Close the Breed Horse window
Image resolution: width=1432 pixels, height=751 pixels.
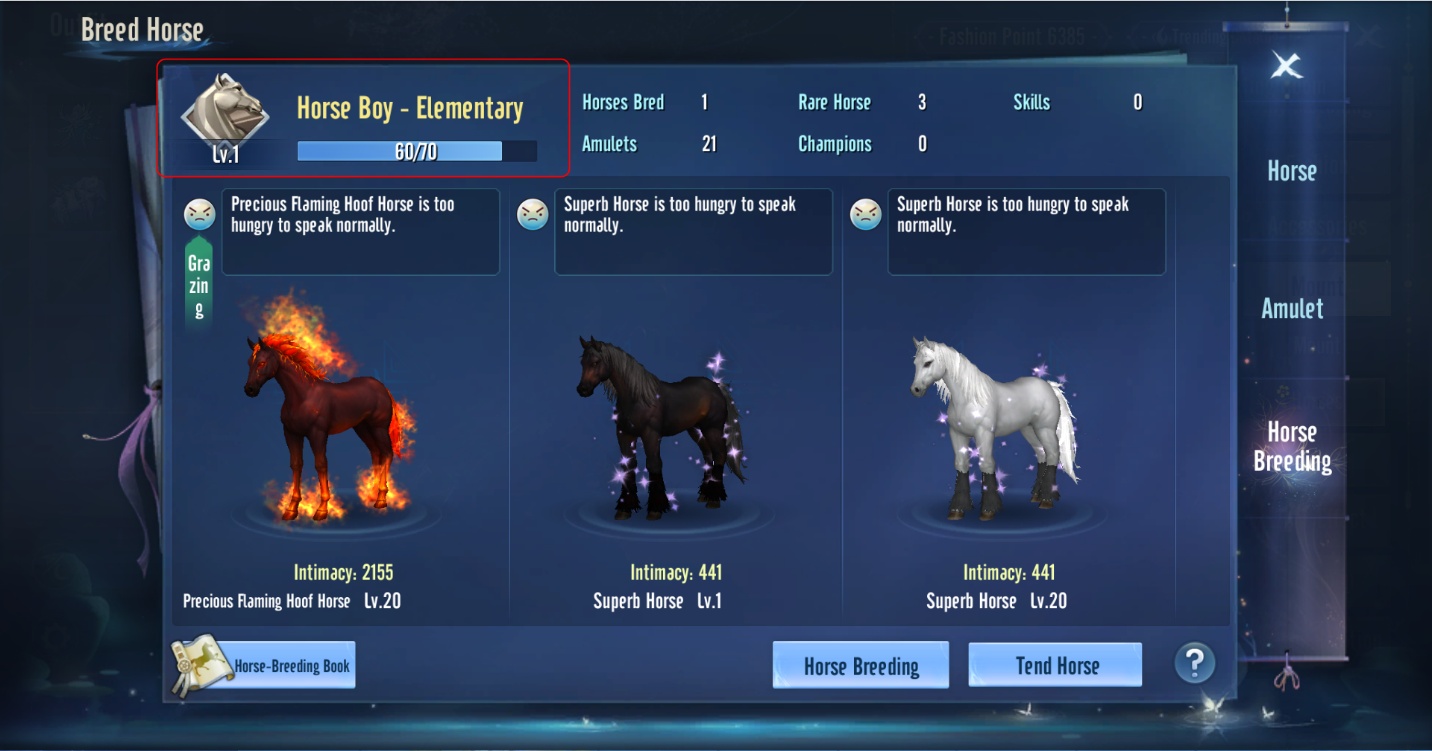[x=1286, y=66]
